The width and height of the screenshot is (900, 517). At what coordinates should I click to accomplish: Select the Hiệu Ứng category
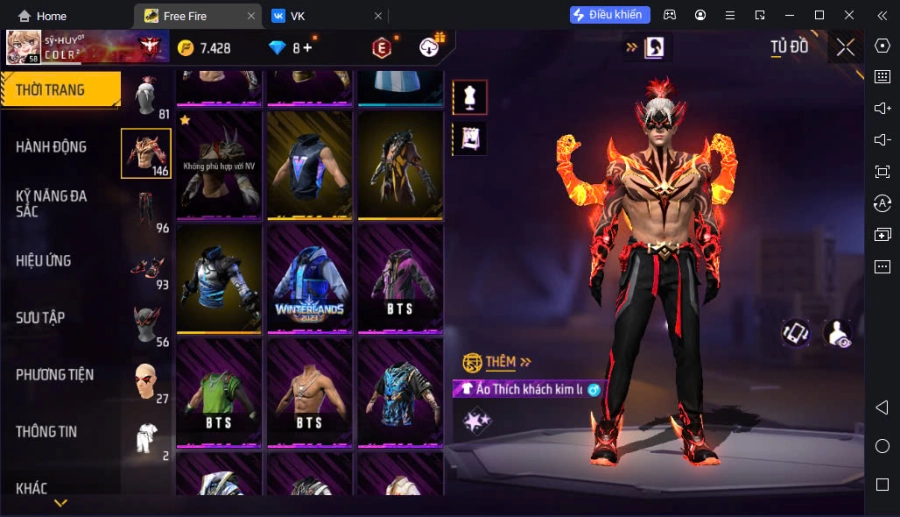point(43,261)
